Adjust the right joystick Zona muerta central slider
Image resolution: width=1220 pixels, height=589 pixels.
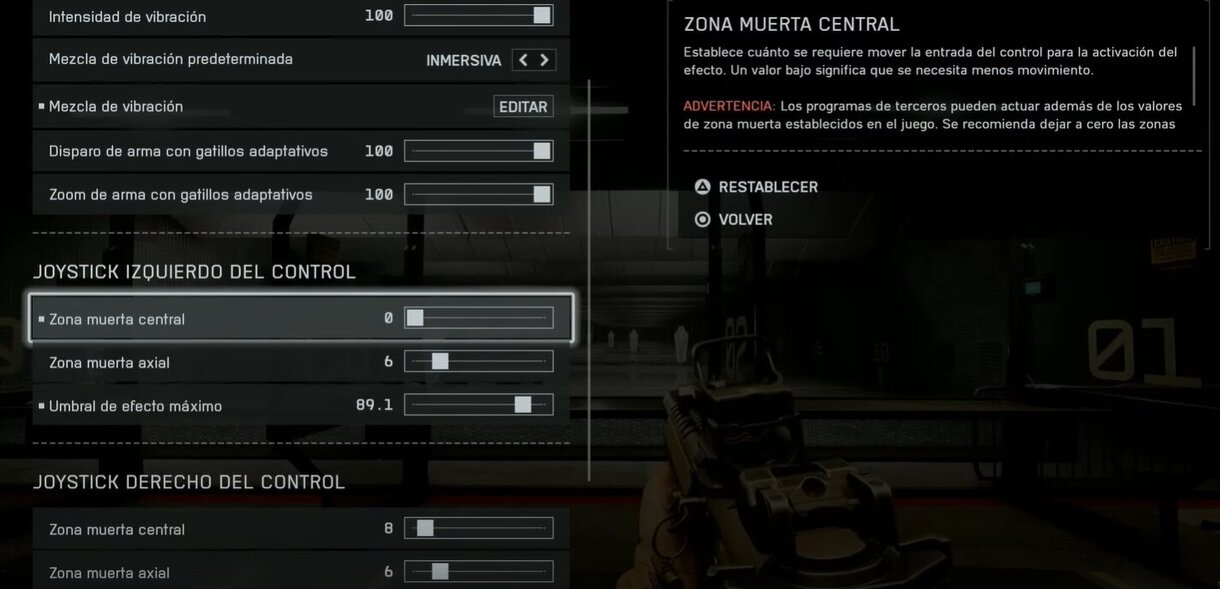click(479, 528)
